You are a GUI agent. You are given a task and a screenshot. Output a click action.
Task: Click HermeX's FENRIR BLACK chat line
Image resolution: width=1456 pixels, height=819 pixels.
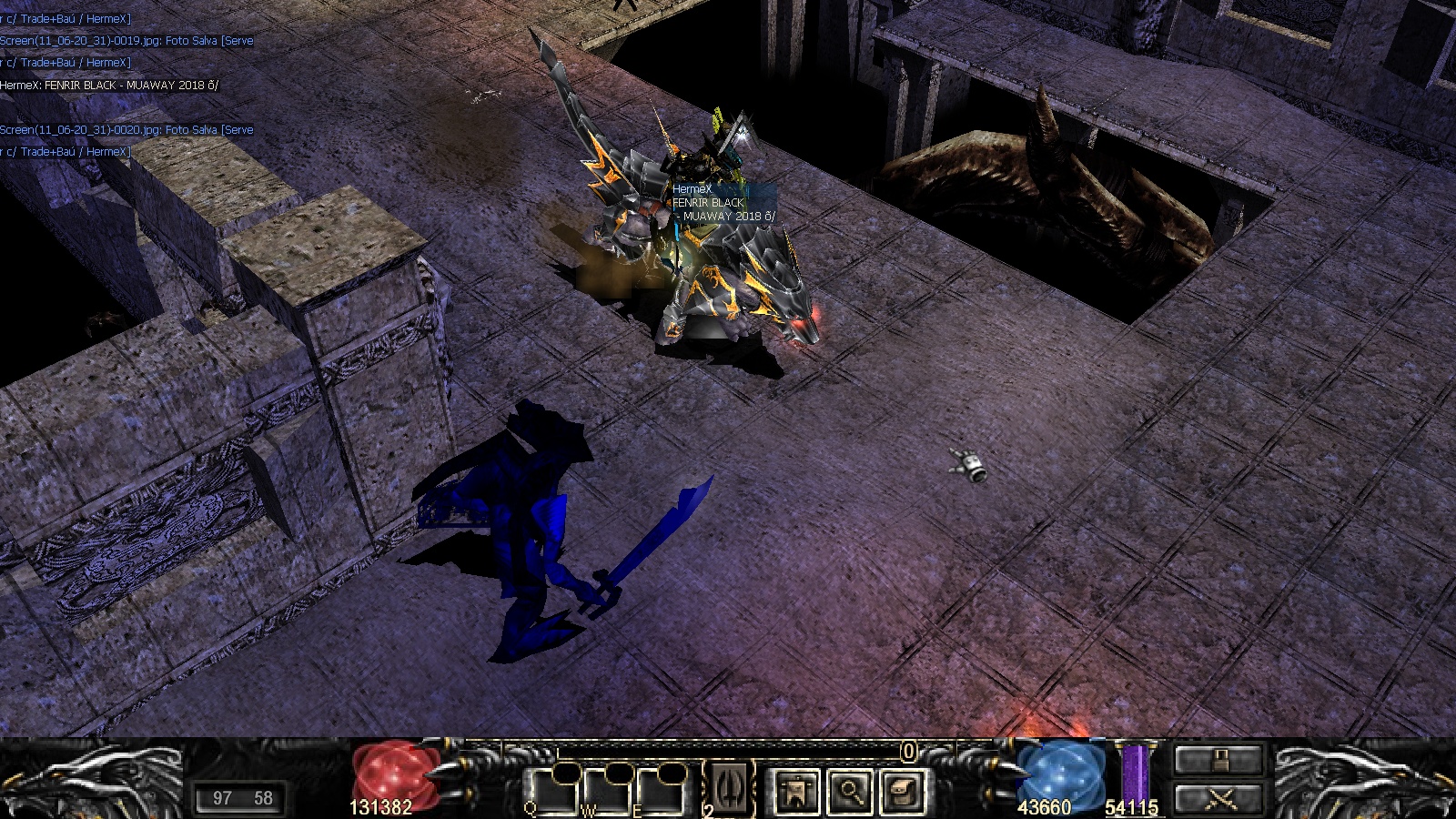point(109,85)
